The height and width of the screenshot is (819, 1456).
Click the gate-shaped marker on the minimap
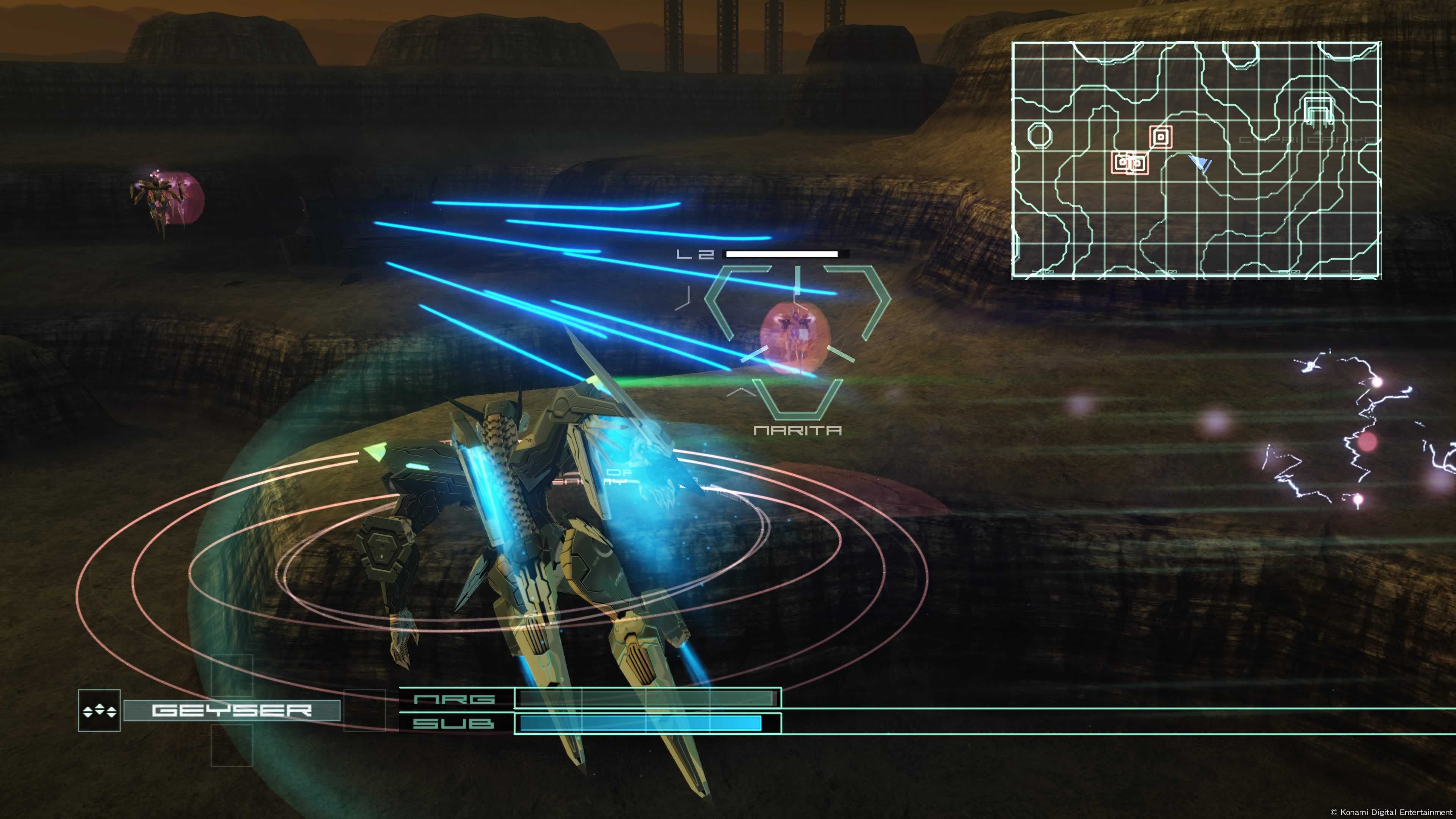[1318, 110]
